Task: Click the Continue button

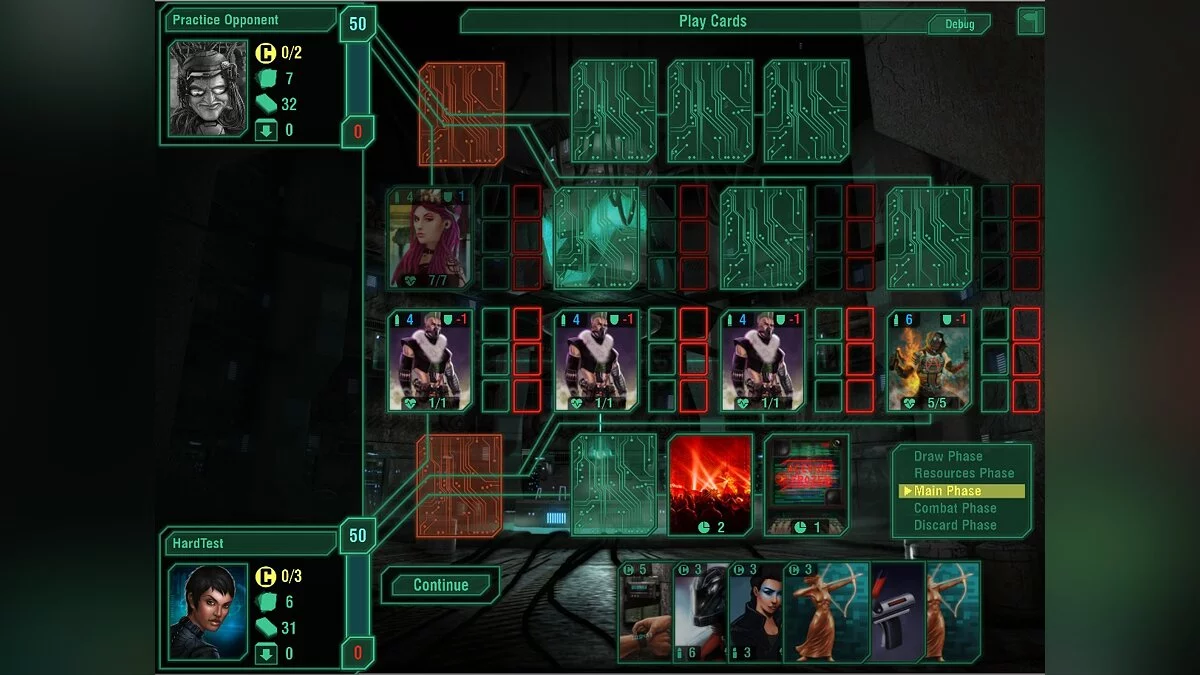Action: [440, 586]
